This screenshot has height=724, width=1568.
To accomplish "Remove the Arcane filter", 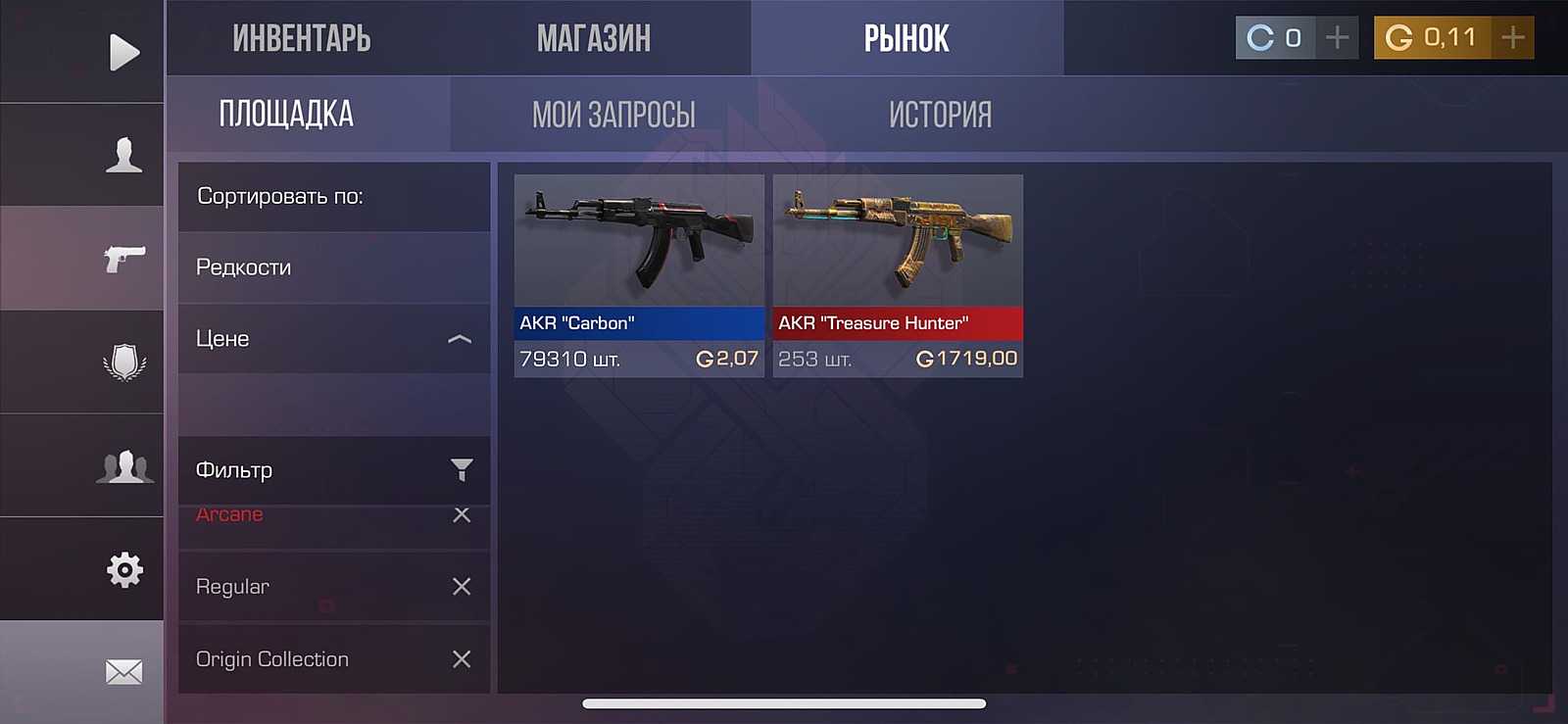I will [x=462, y=515].
